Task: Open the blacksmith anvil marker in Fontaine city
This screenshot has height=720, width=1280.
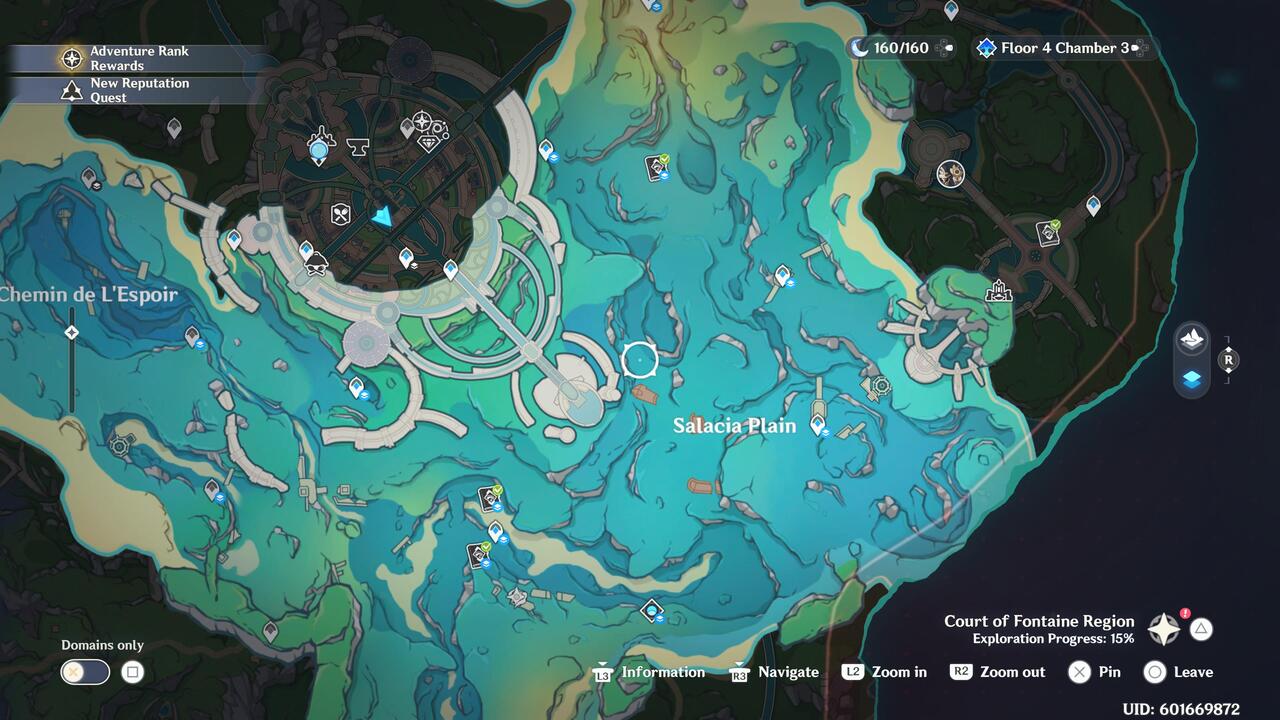Action: [x=357, y=146]
